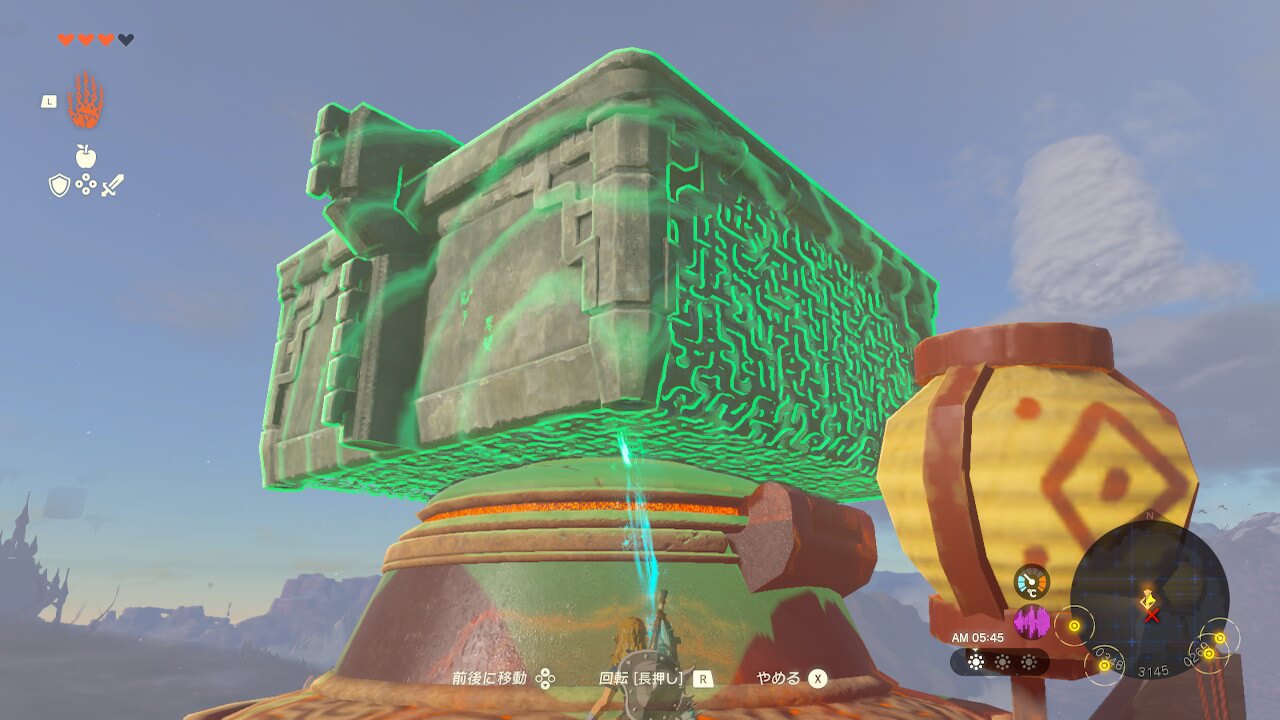This screenshot has width=1280, height=720.
Task: Click the purple noise meter icon
Action: point(1032,622)
